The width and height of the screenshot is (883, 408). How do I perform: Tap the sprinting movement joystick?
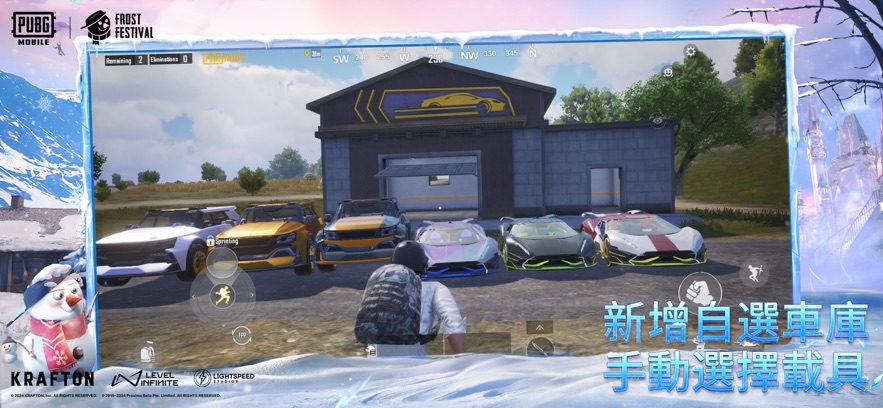(222, 295)
